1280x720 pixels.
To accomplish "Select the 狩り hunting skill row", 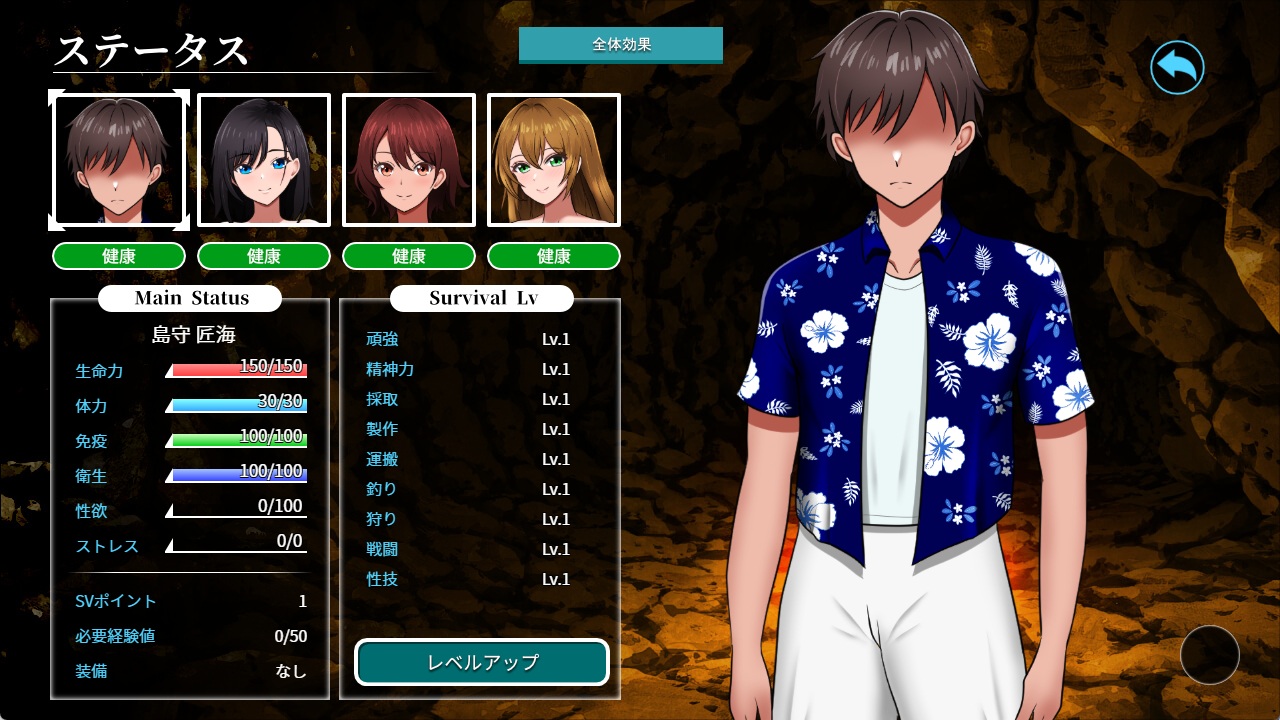I will coord(468,519).
